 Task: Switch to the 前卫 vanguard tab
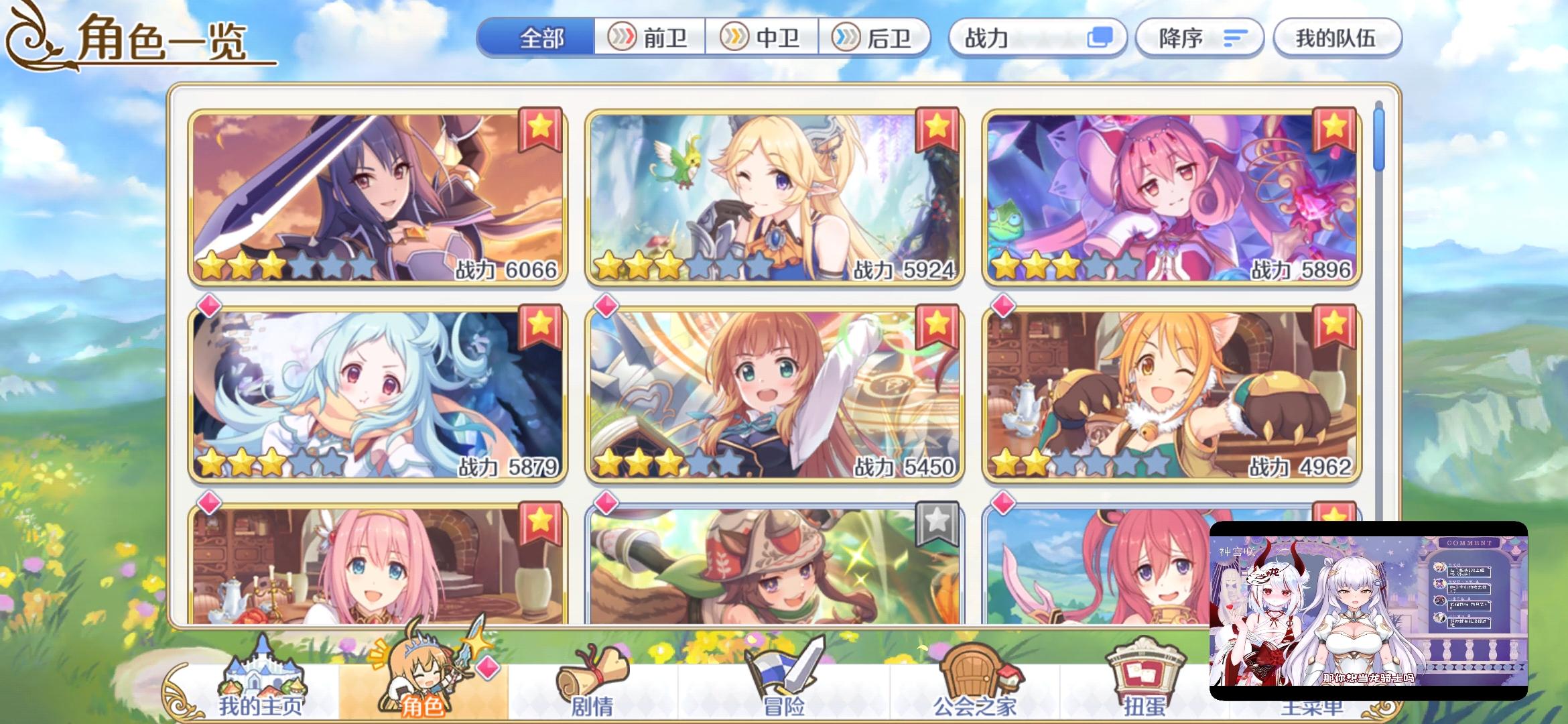pos(651,38)
